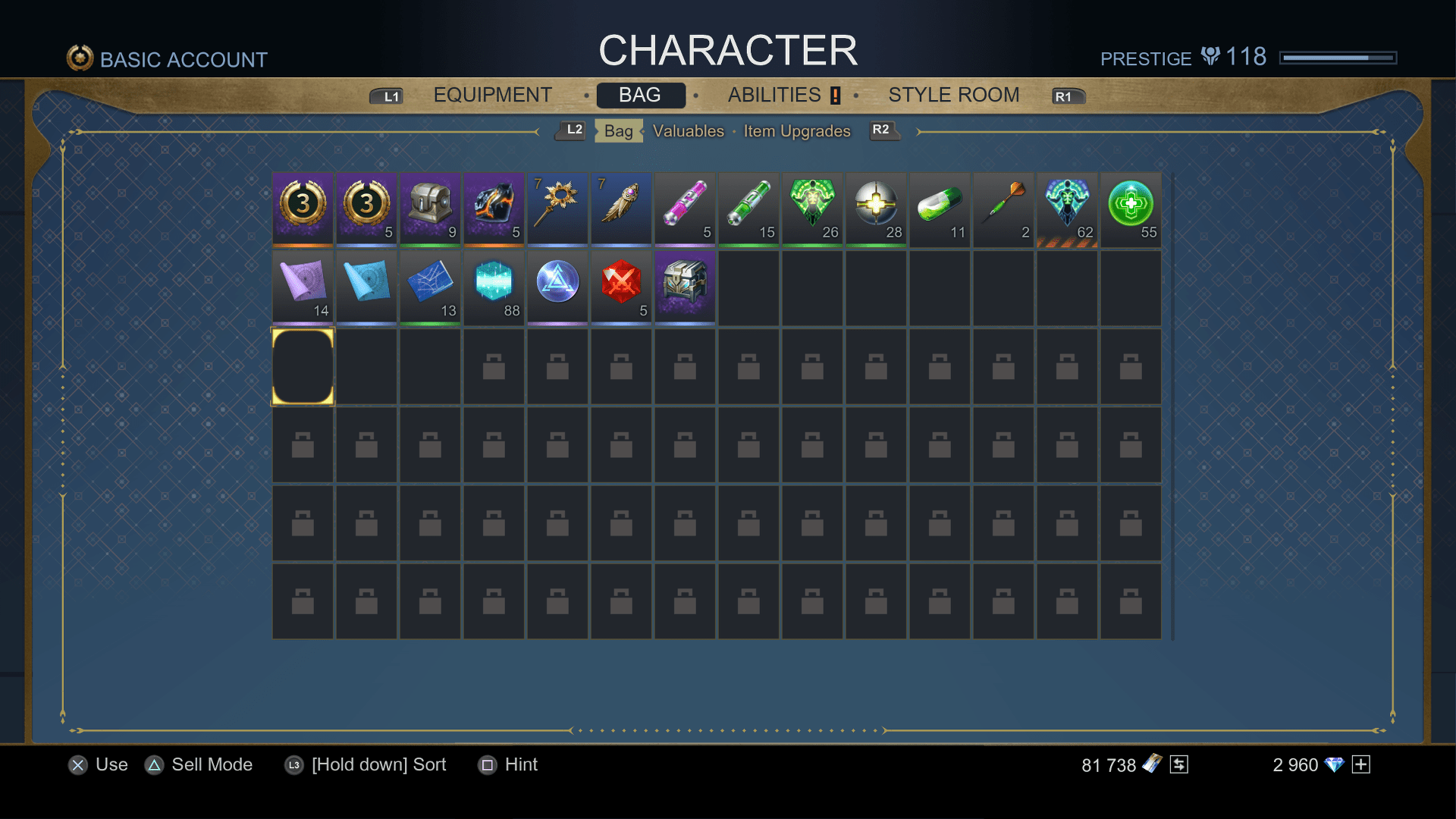
Task: Open the Equipment tab
Action: pyautogui.click(x=491, y=95)
